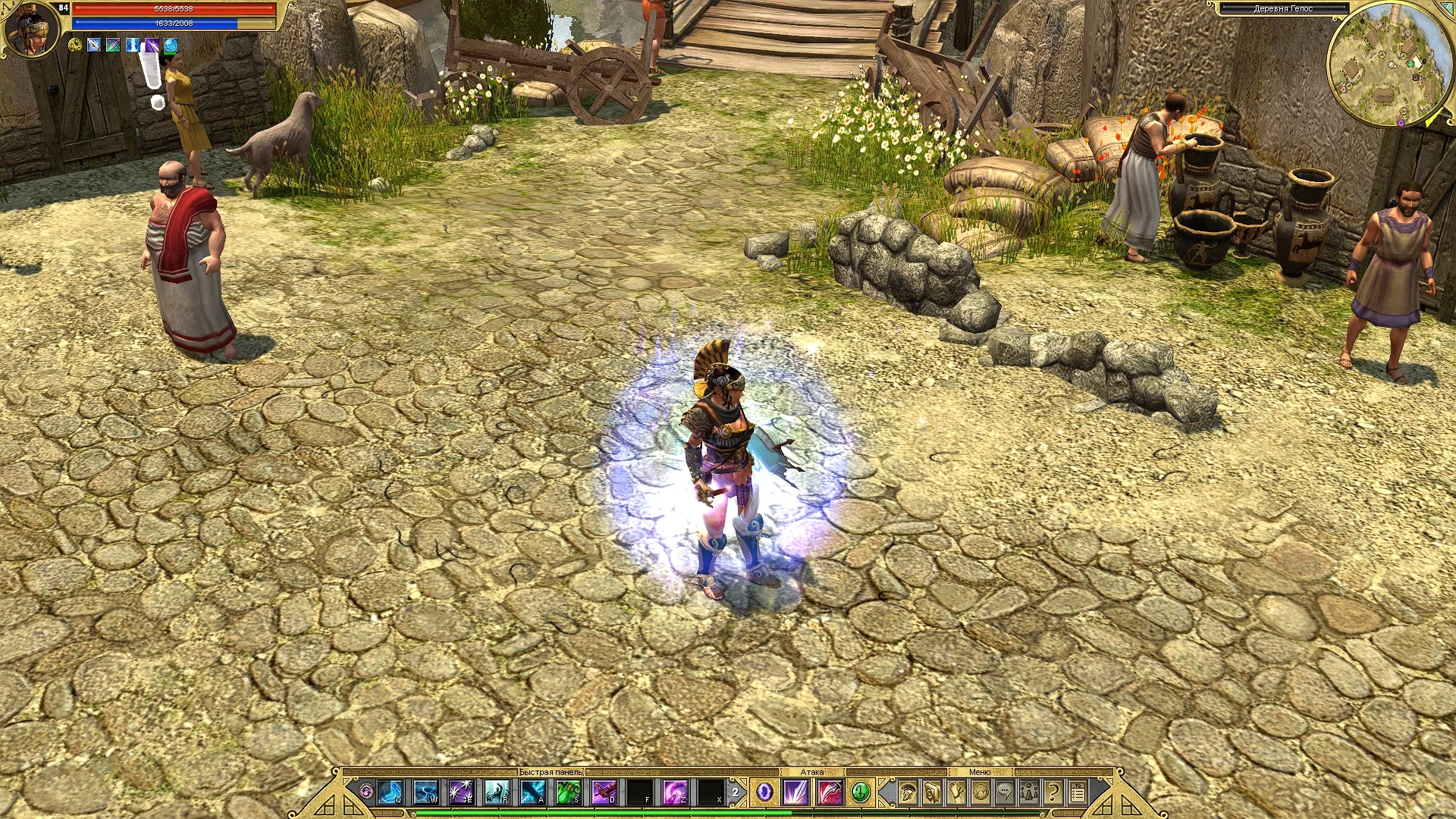Activate the lightning skill in slot W
The image size is (1456, 819).
[x=424, y=790]
